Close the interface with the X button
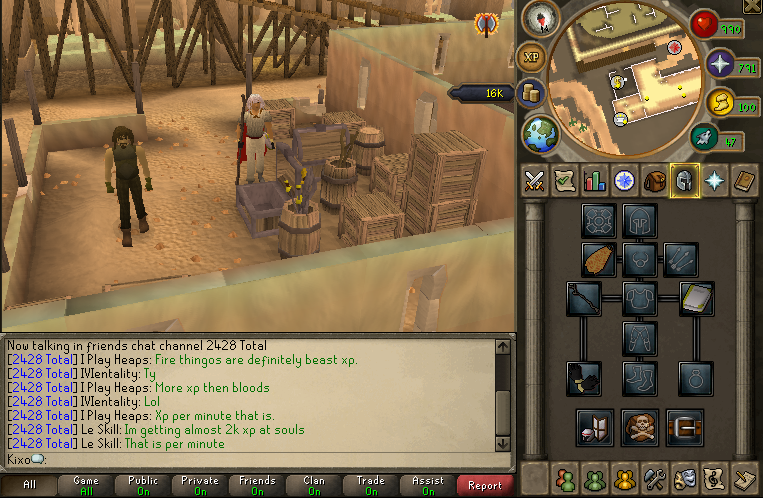Screen dimensions: 763x498 [751, 7]
